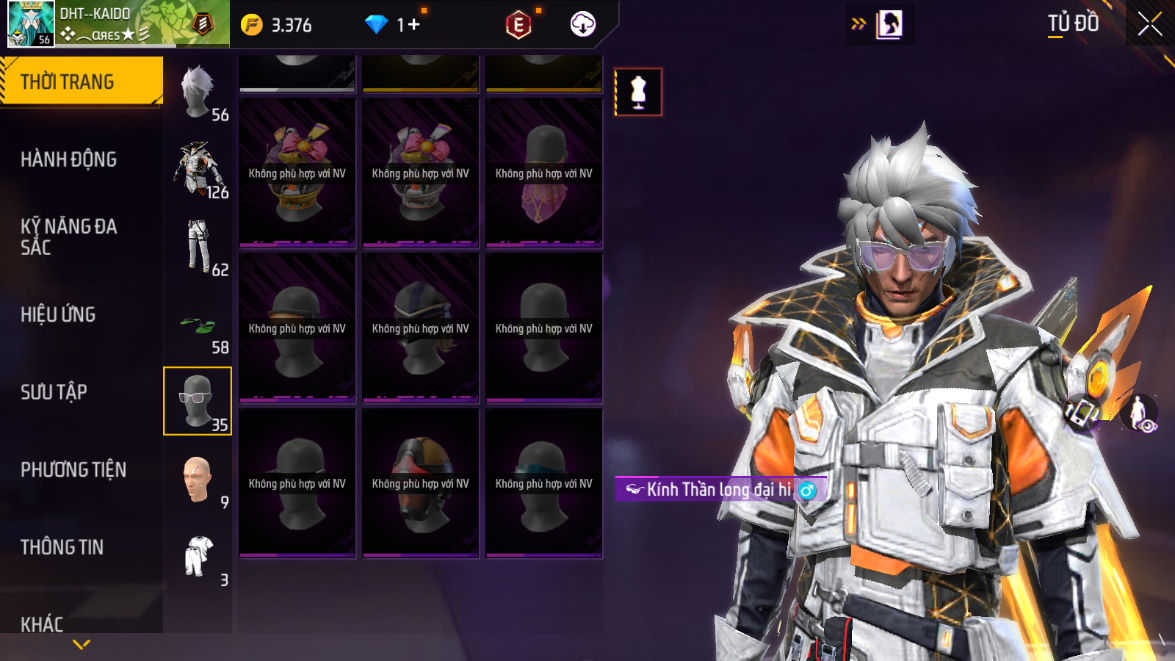The width and height of the screenshot is (1175, 661).
Task: Open the Hiệu Ứng section
Action: (58, 314)
